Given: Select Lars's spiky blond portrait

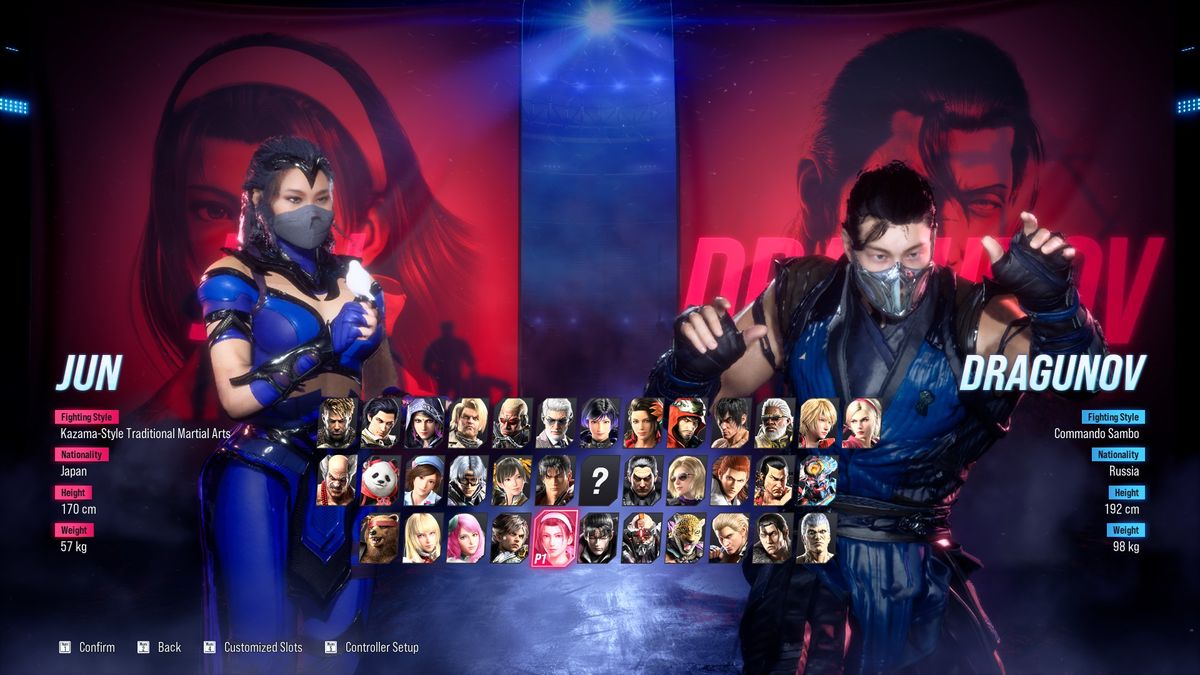Looking at the screenshot, I should (x=337, y=423).
